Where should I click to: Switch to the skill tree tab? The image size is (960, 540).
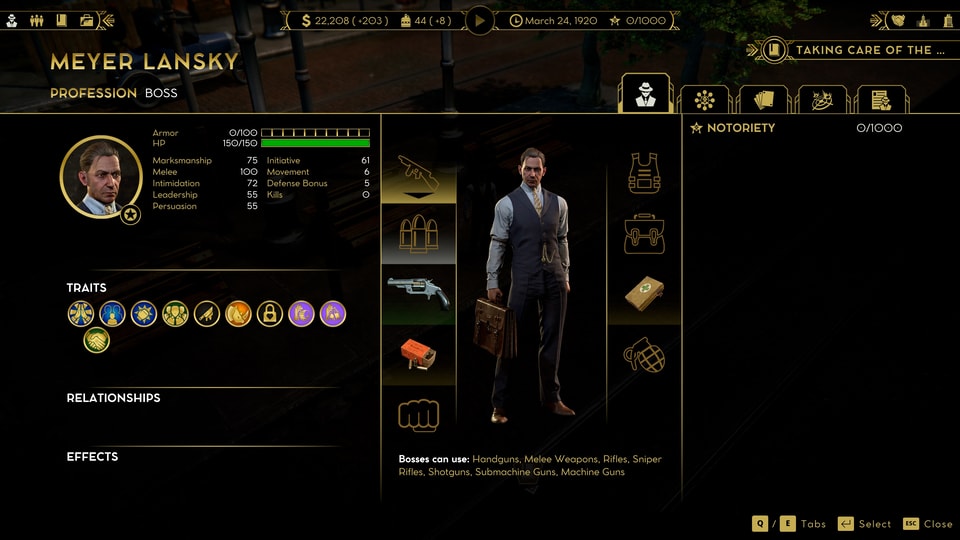pos(704,100)
